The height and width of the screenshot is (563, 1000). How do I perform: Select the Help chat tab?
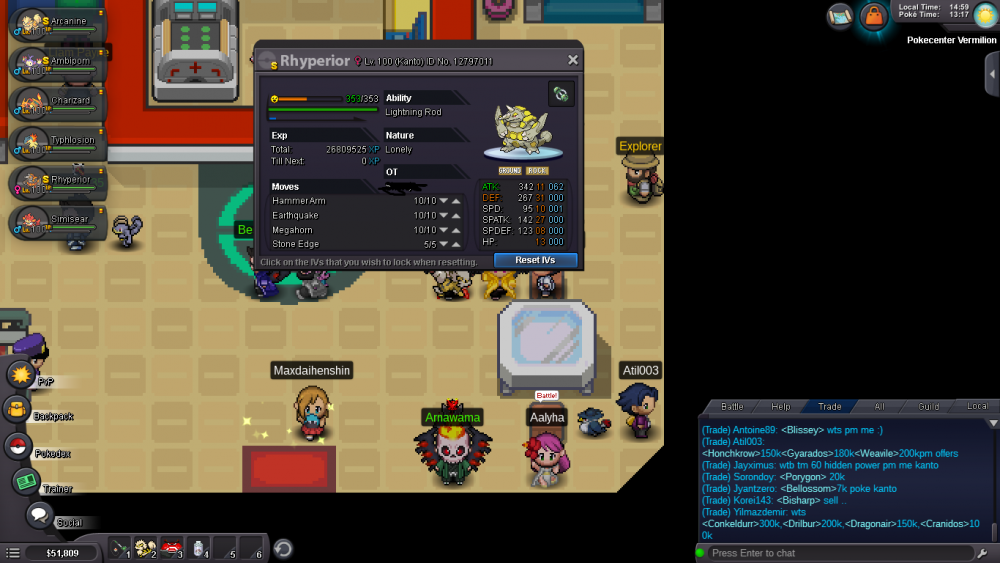coord(781,407)
